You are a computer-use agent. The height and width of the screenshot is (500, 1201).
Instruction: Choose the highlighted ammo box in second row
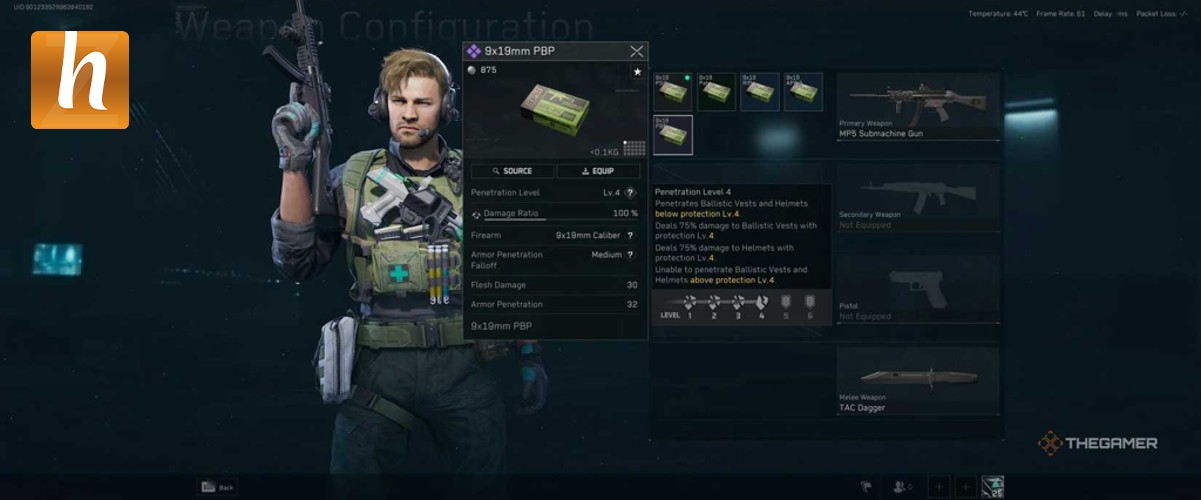[672, 135]
